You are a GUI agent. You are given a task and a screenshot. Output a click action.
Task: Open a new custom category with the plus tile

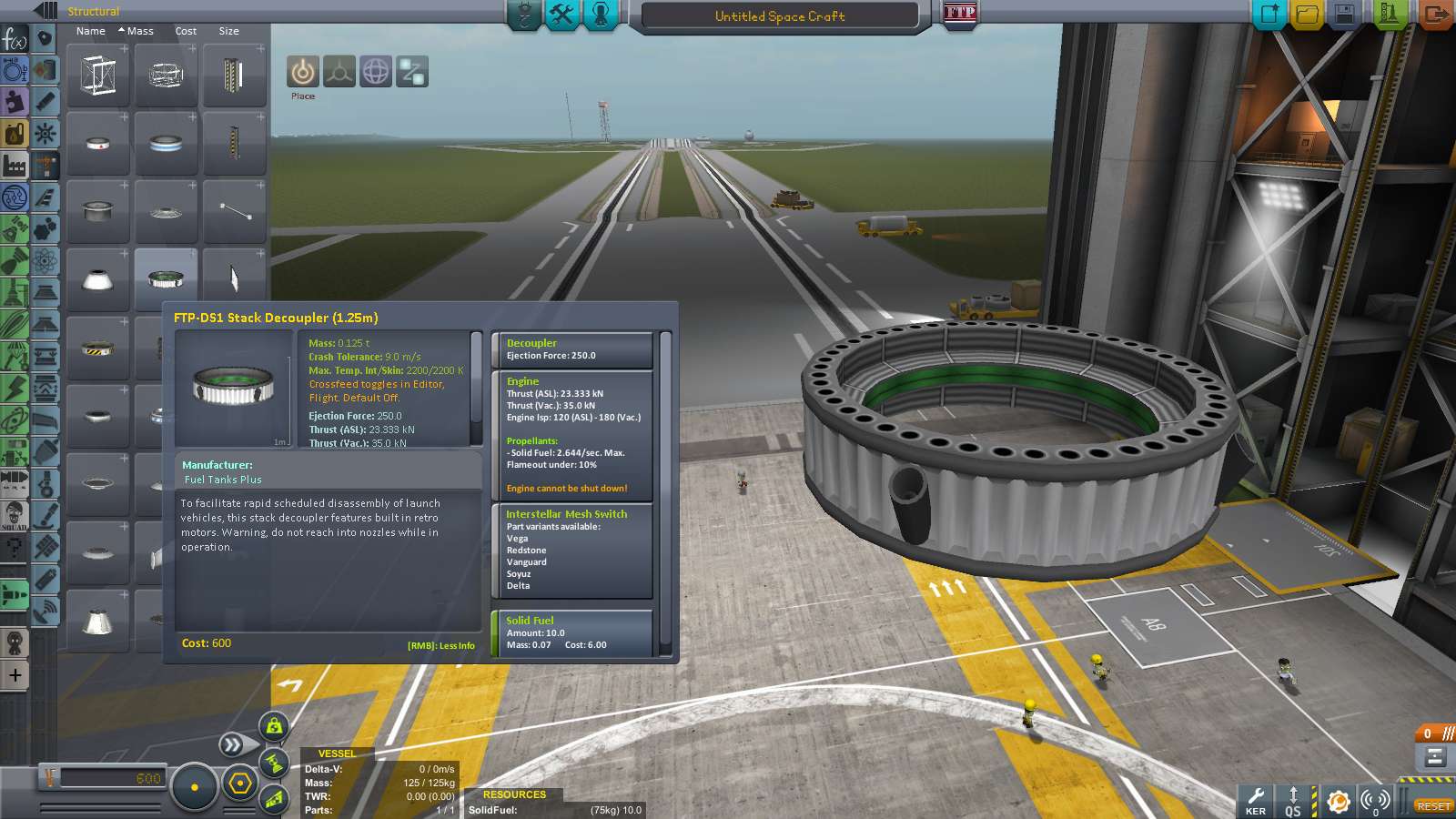coord(15,675)
